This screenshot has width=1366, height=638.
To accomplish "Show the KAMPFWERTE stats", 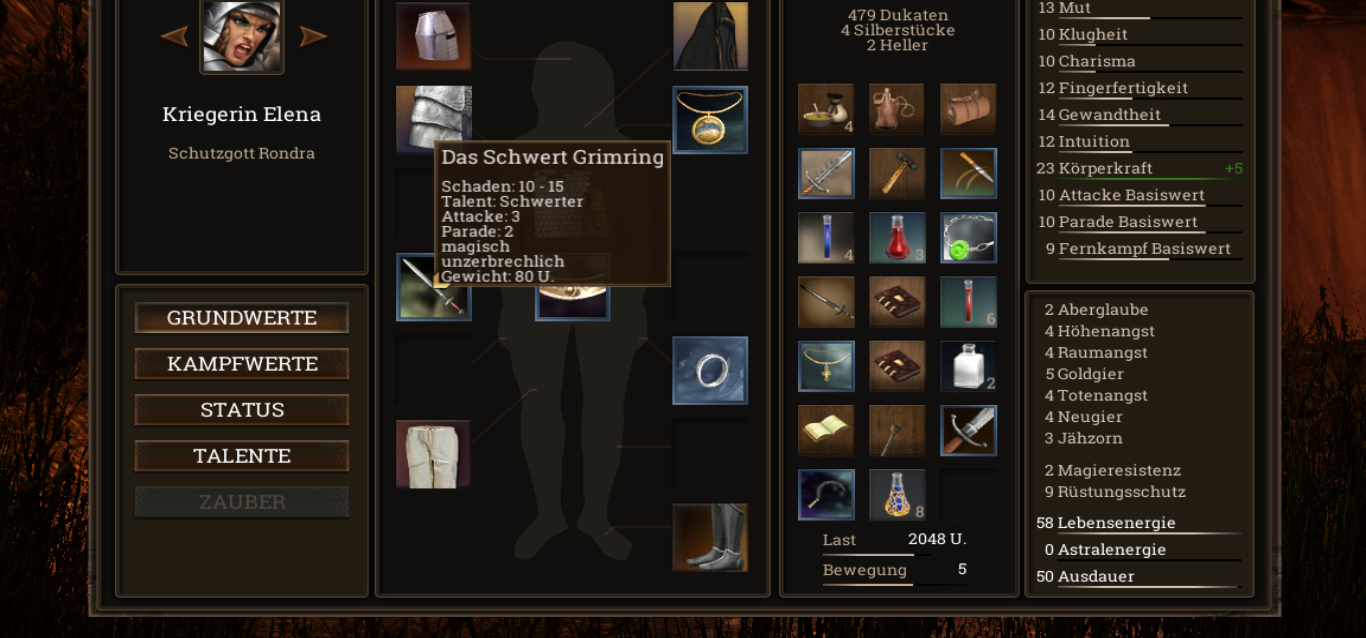I will pyautogui.click(x=242, y=364).
